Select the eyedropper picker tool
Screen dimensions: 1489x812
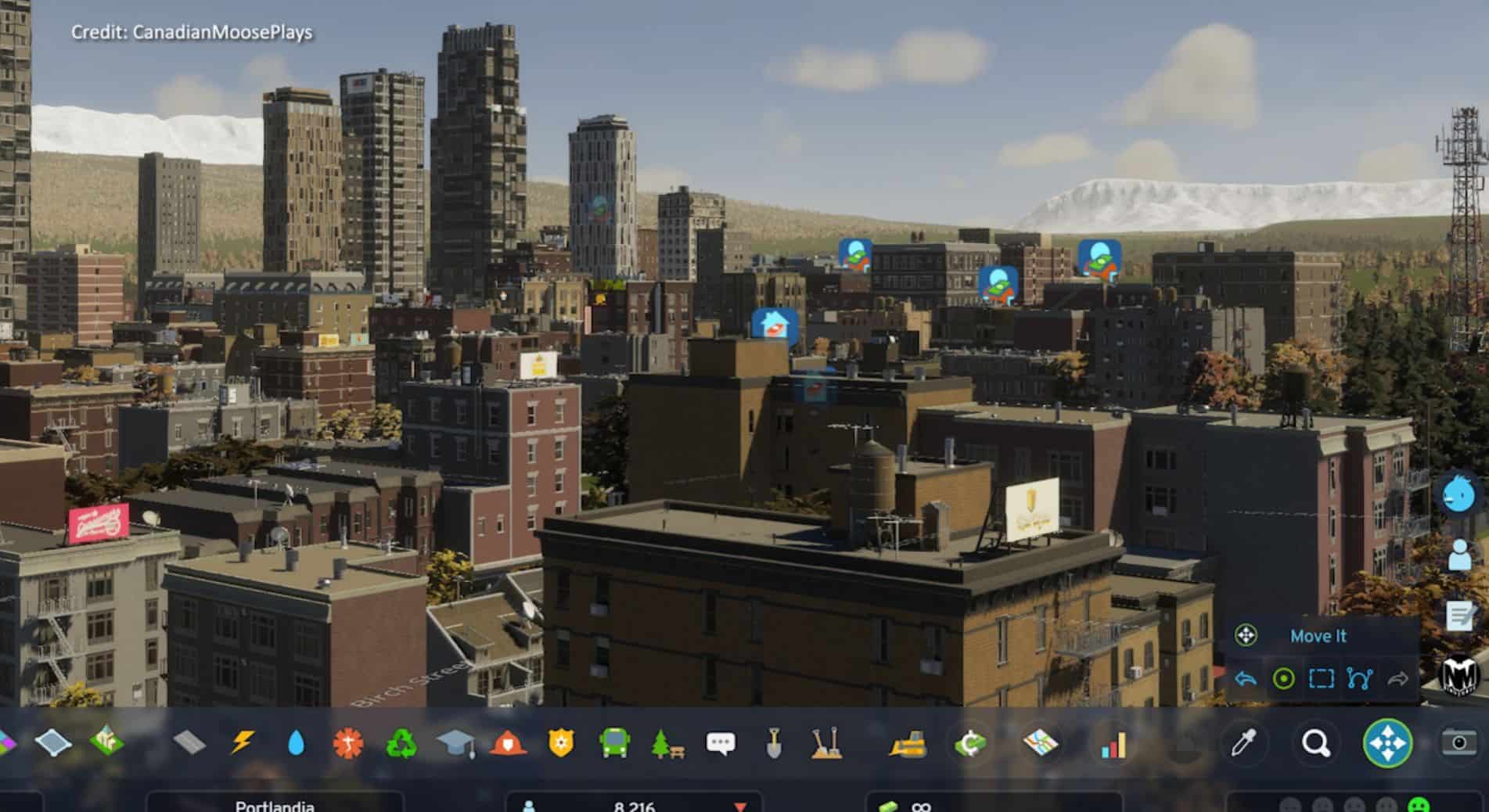pos(1243,743)
